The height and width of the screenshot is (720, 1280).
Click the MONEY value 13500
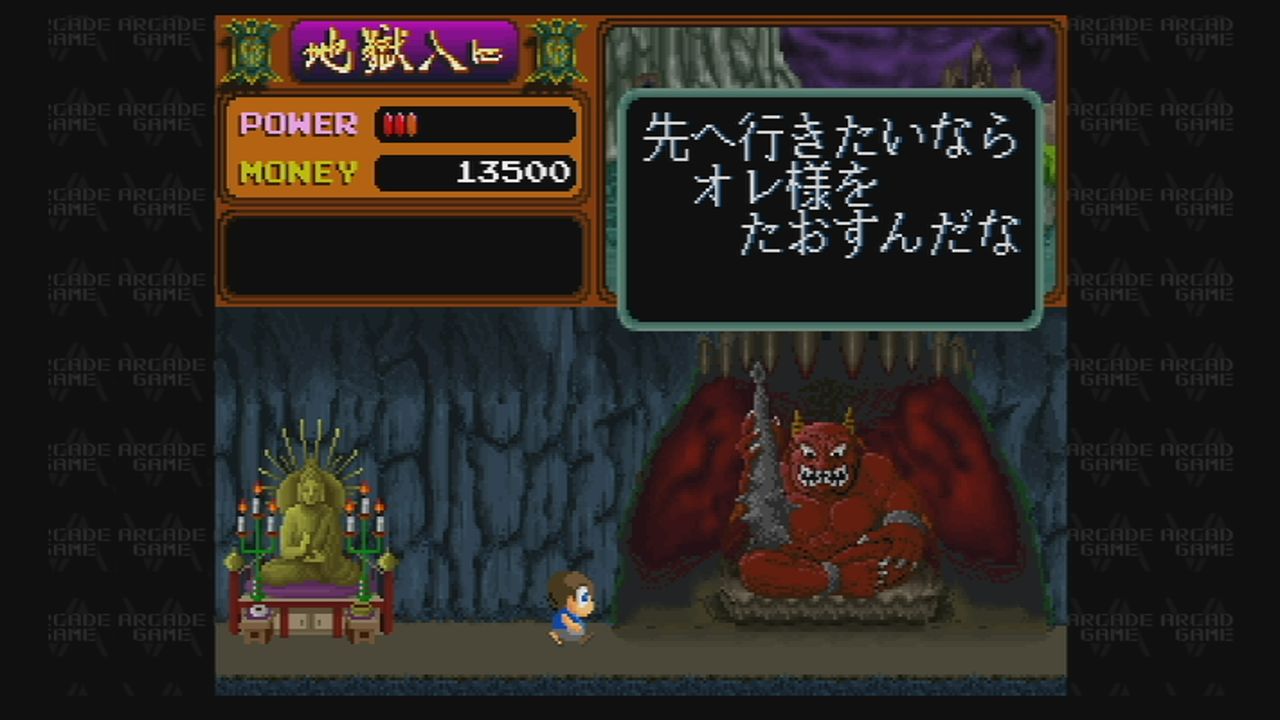coord(515,173)
